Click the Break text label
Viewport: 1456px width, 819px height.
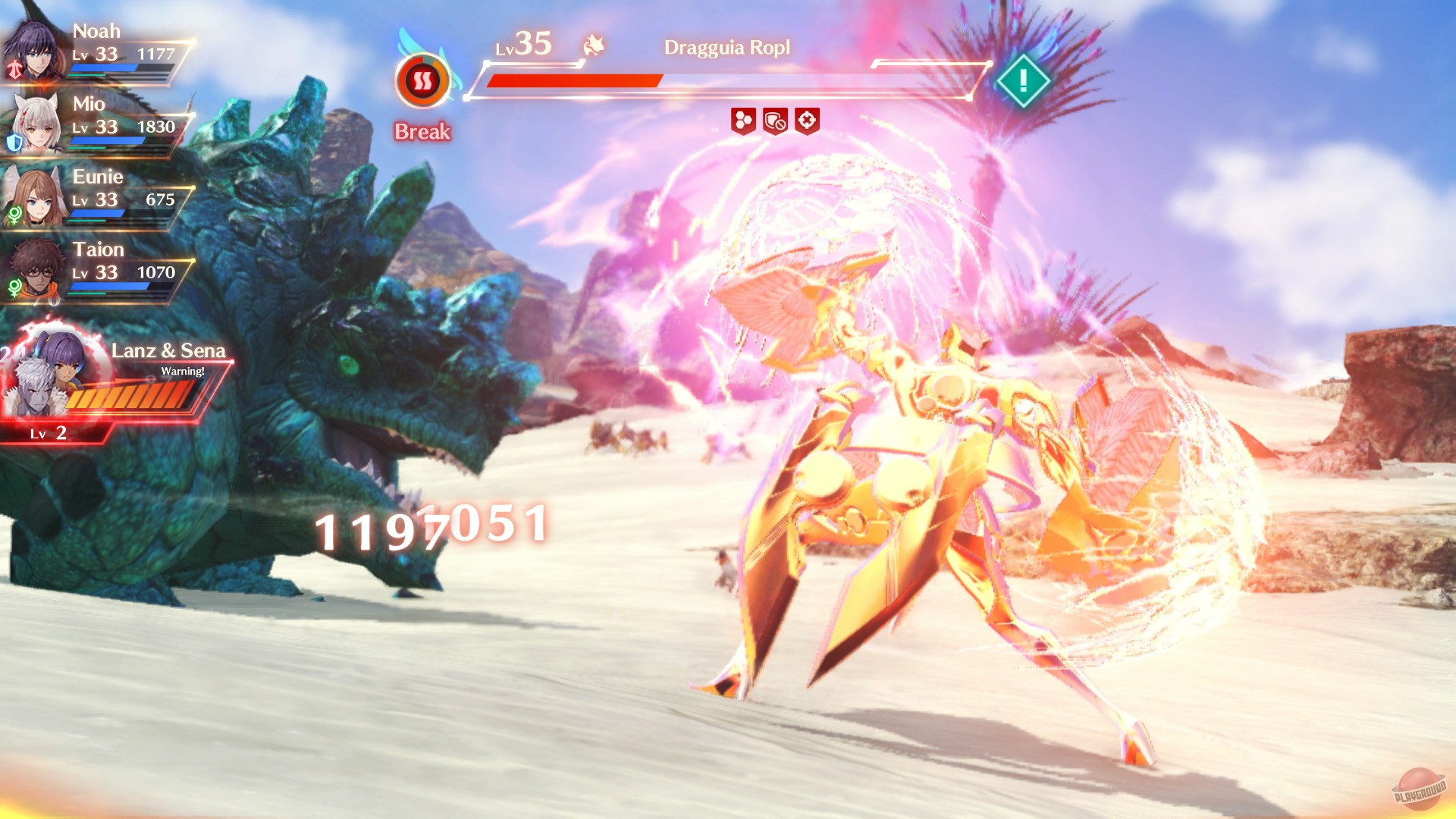[422, 133]
